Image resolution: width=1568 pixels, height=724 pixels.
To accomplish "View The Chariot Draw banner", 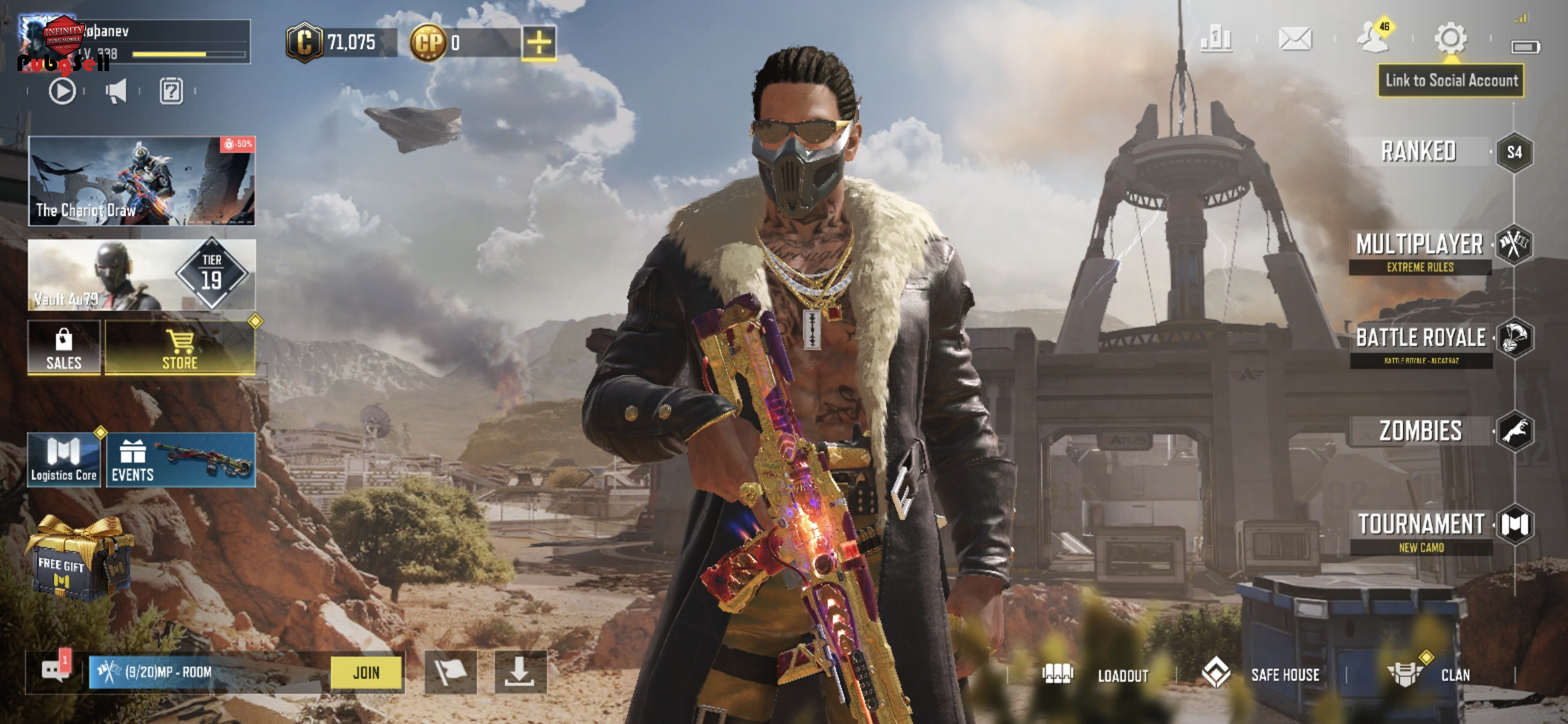I will (141, 181).
